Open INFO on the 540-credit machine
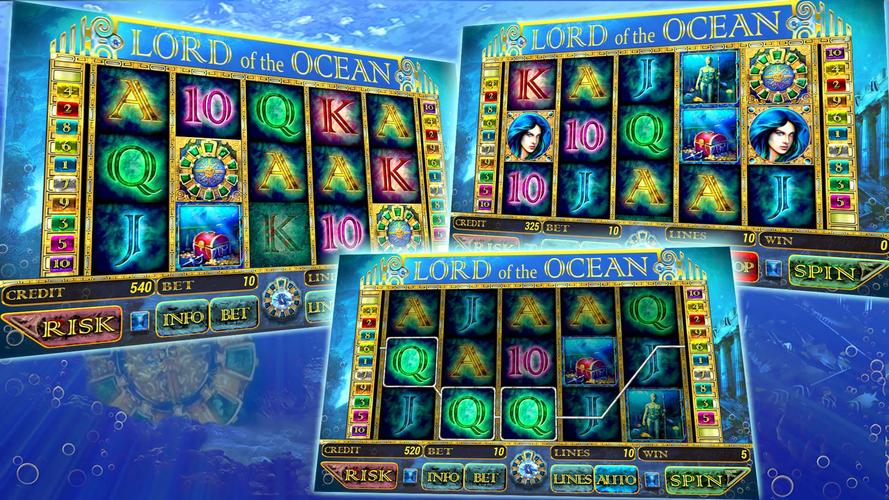 [x=185, y=319]
